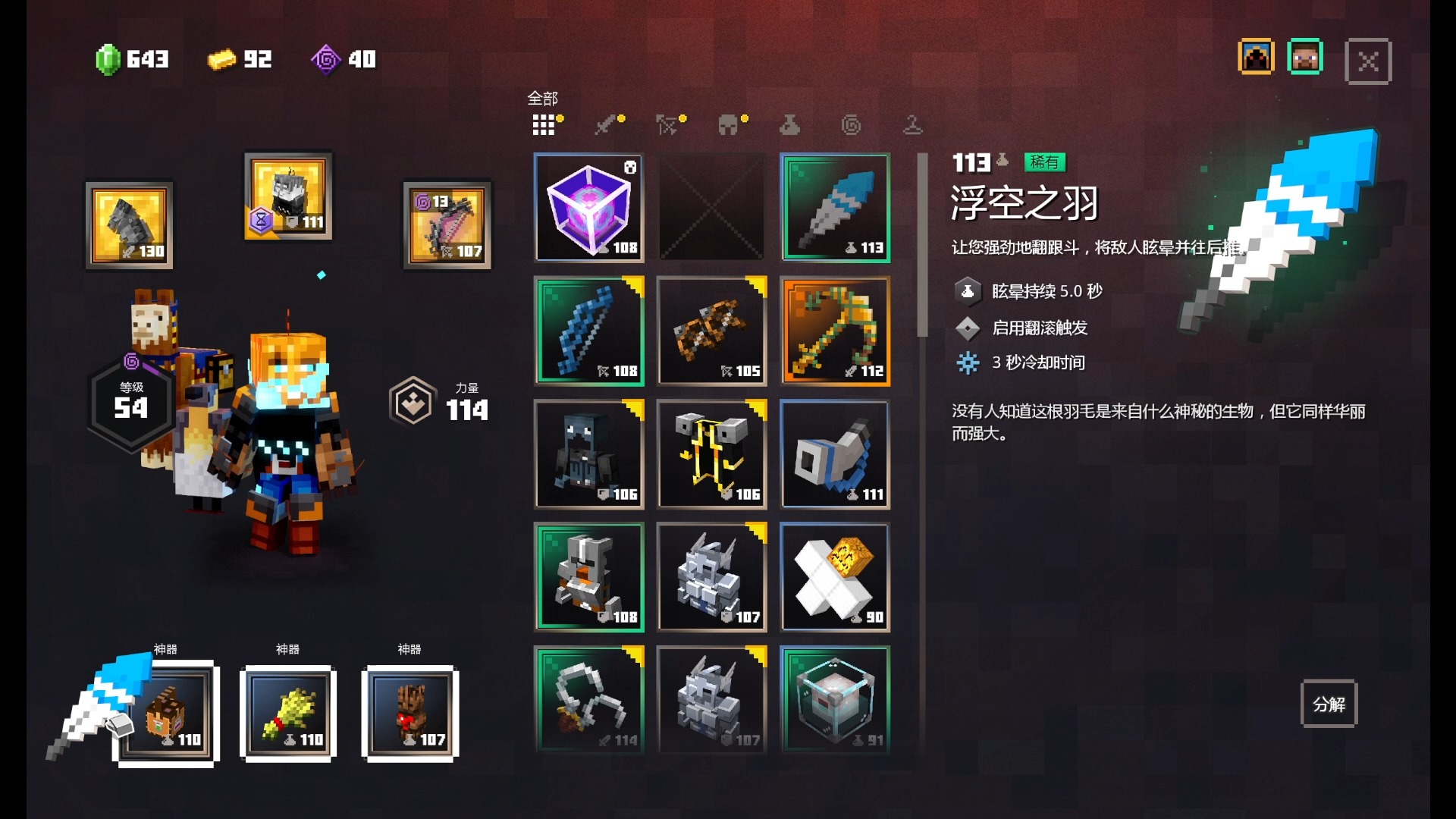The image size is (1456, 819).
Task: Select the level 113 blue feather item
Action: [x=834, y=208]
